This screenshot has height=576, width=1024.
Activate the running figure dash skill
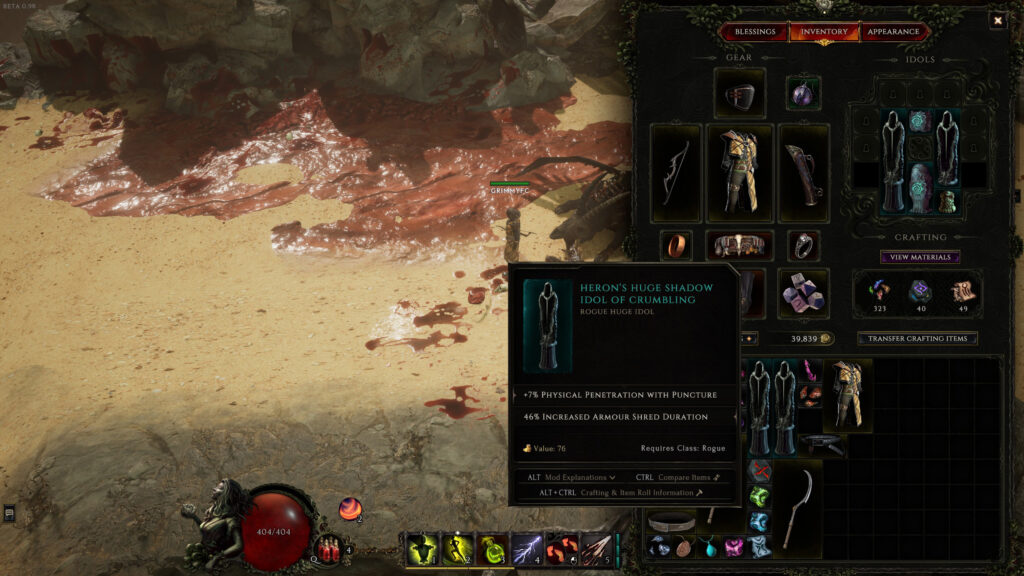pos(457,549)
